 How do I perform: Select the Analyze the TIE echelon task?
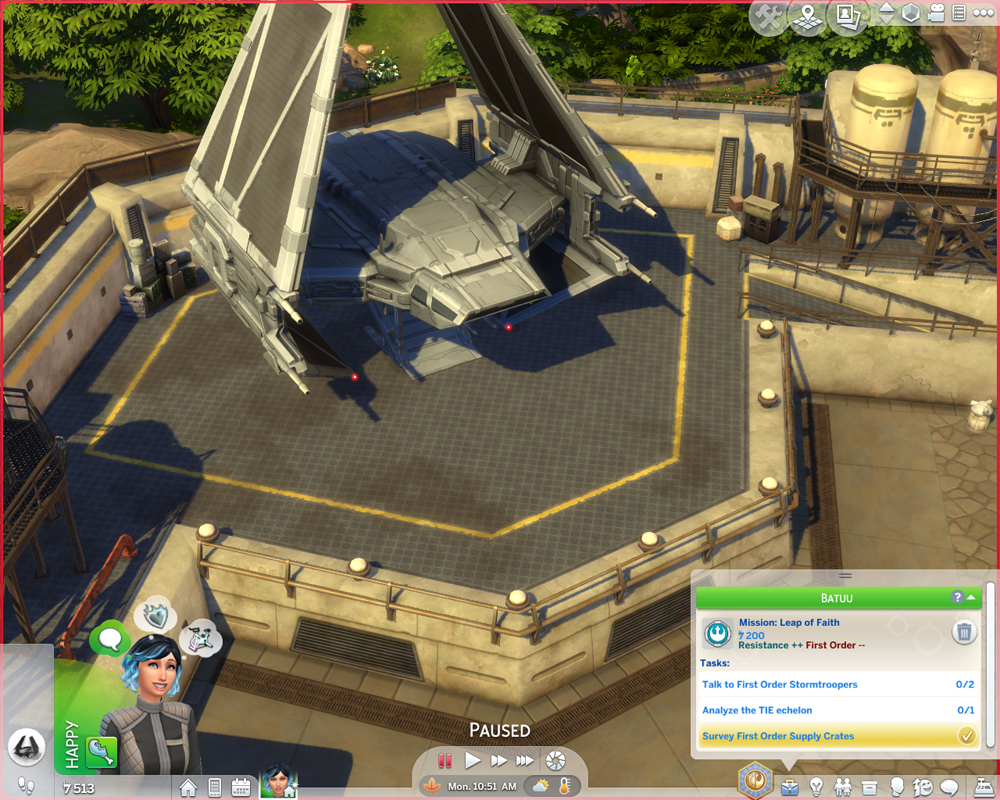coord(757,710)
